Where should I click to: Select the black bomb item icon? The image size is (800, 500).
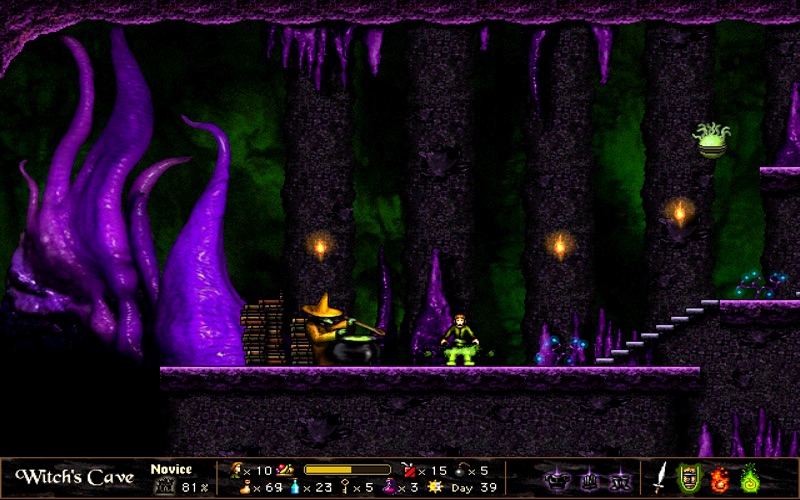(x=458, y=469)
